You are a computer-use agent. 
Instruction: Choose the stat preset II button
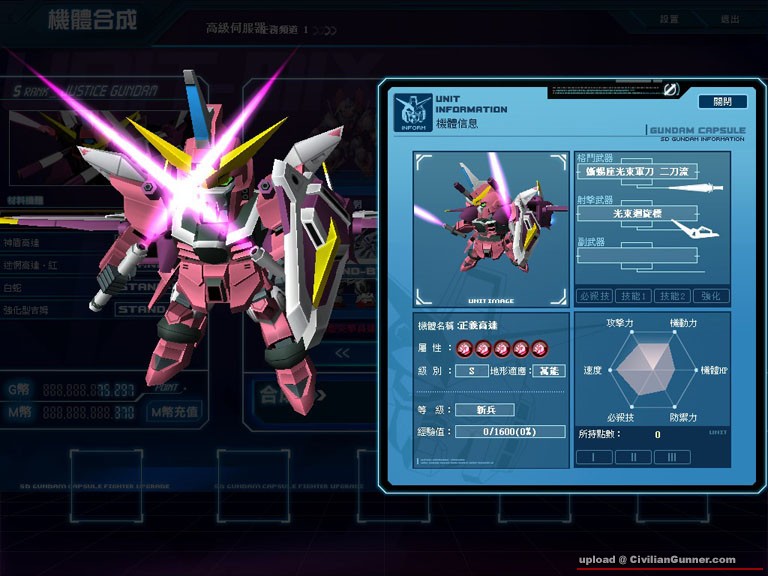pos(633,456)
